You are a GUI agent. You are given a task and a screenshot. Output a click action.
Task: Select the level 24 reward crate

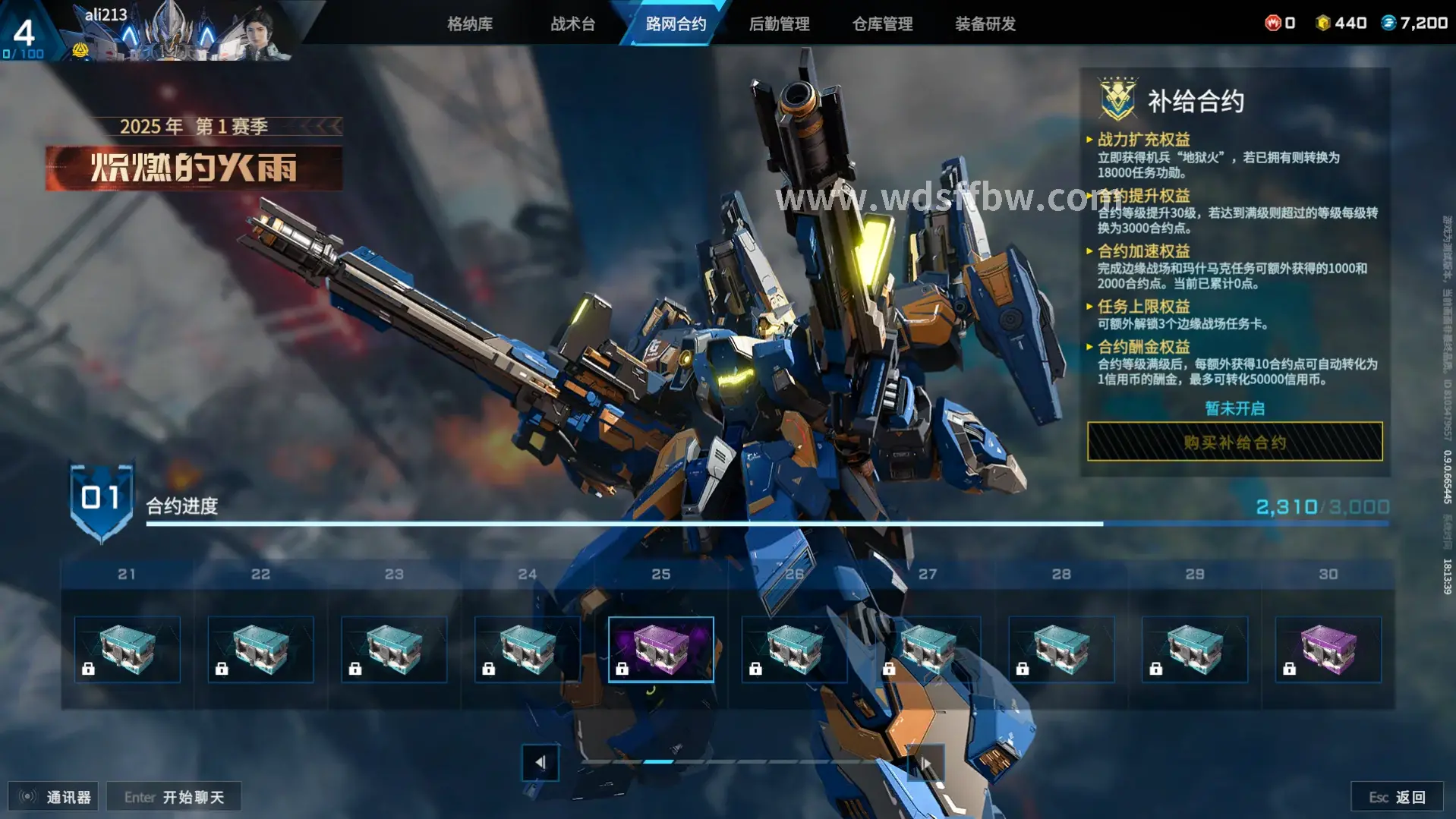(528, 650)
